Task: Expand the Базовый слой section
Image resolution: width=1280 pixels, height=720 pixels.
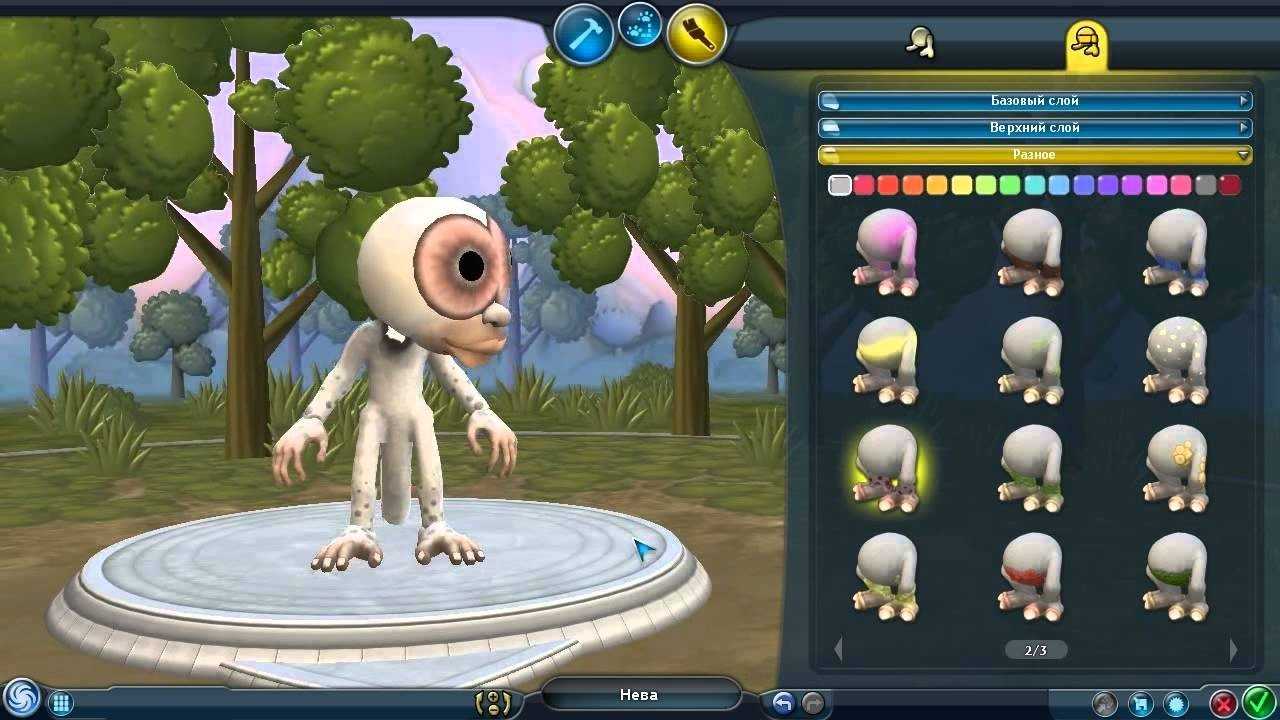Action: (x=1034, y=101)
